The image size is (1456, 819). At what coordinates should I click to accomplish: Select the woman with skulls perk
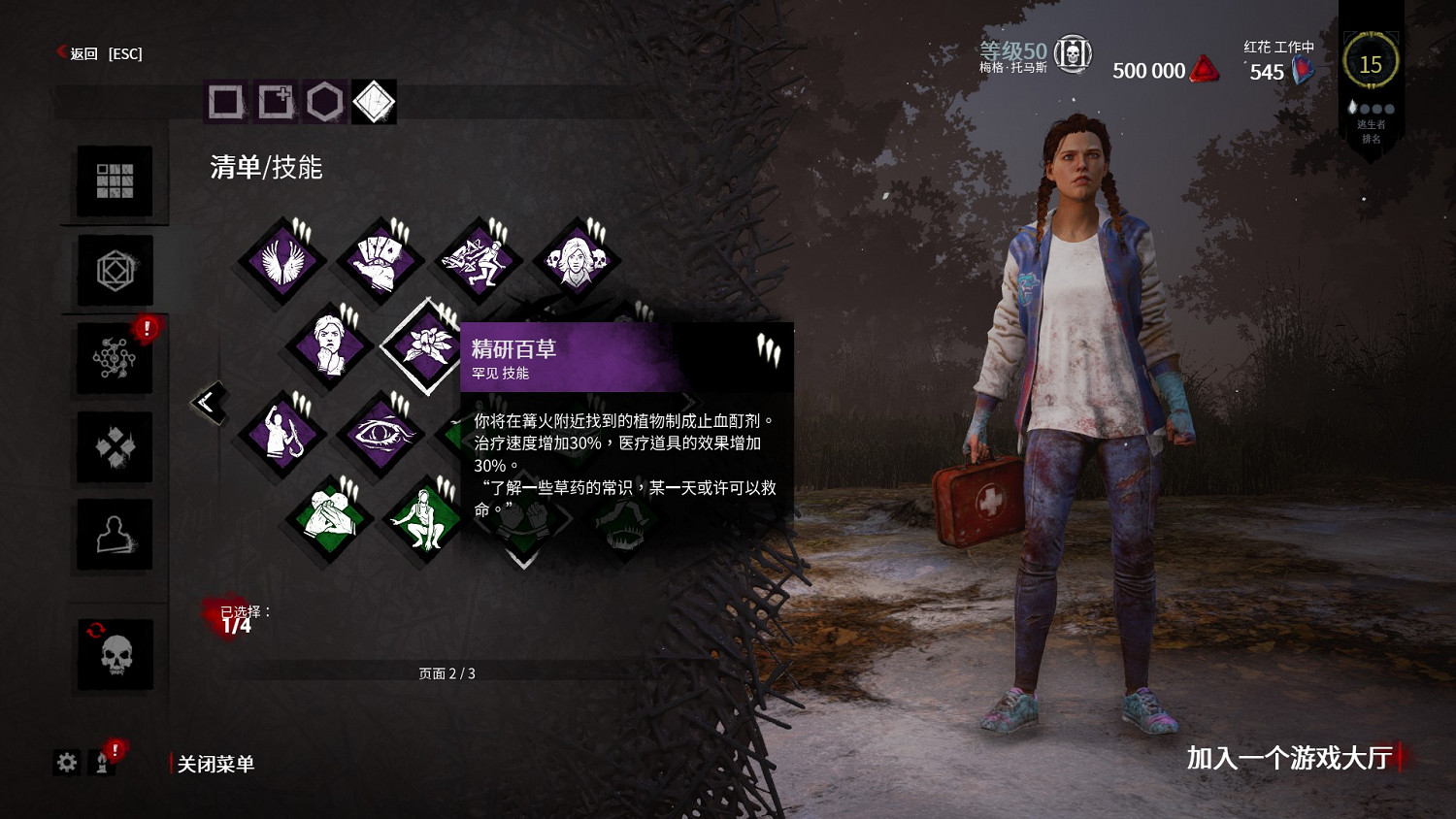575,261
